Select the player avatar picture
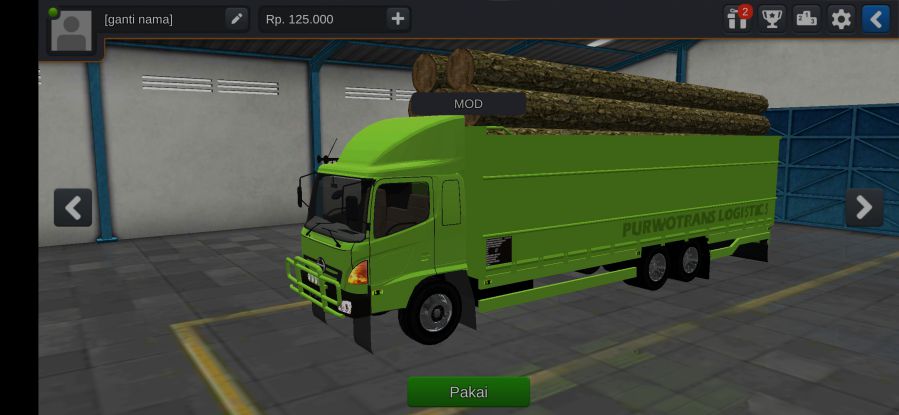Image resolution: width=899 pixels, height=415 pixels. pos(71,31)
